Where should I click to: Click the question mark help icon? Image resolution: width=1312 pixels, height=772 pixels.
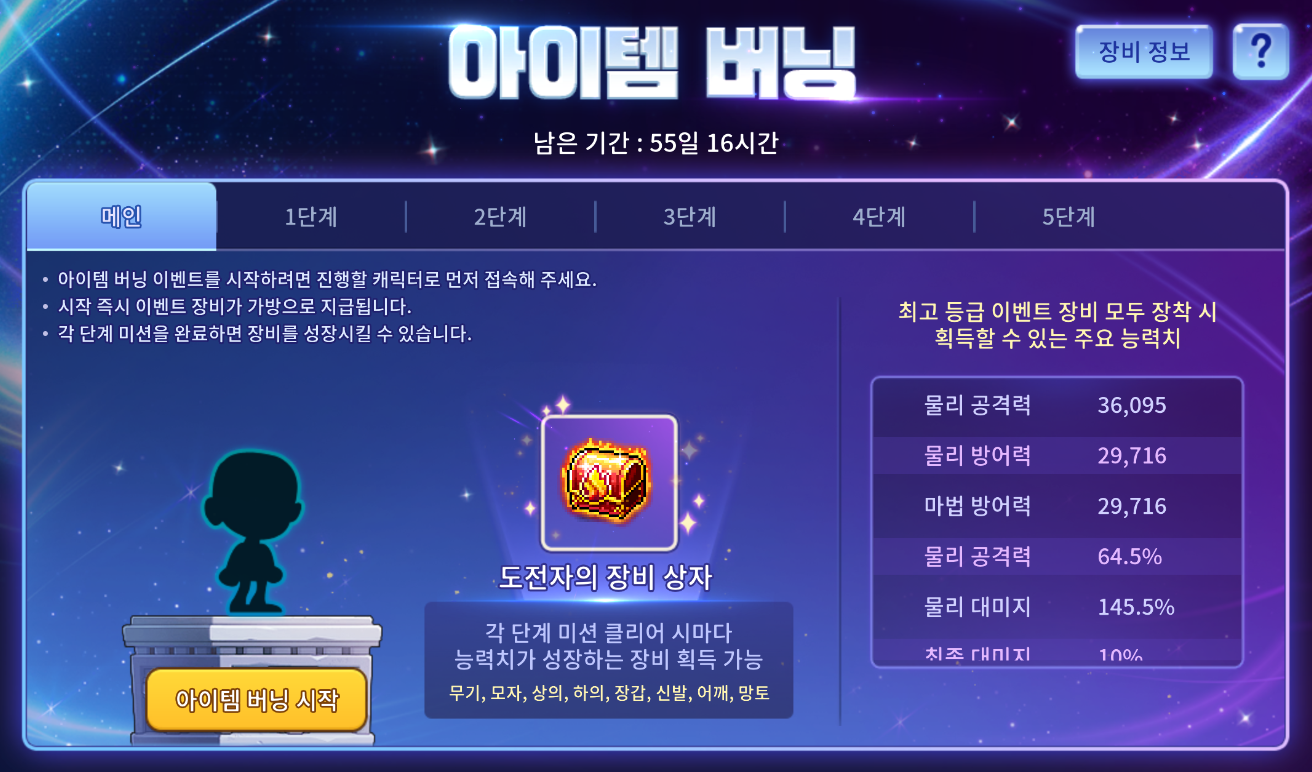click(x=1261, y=51)
